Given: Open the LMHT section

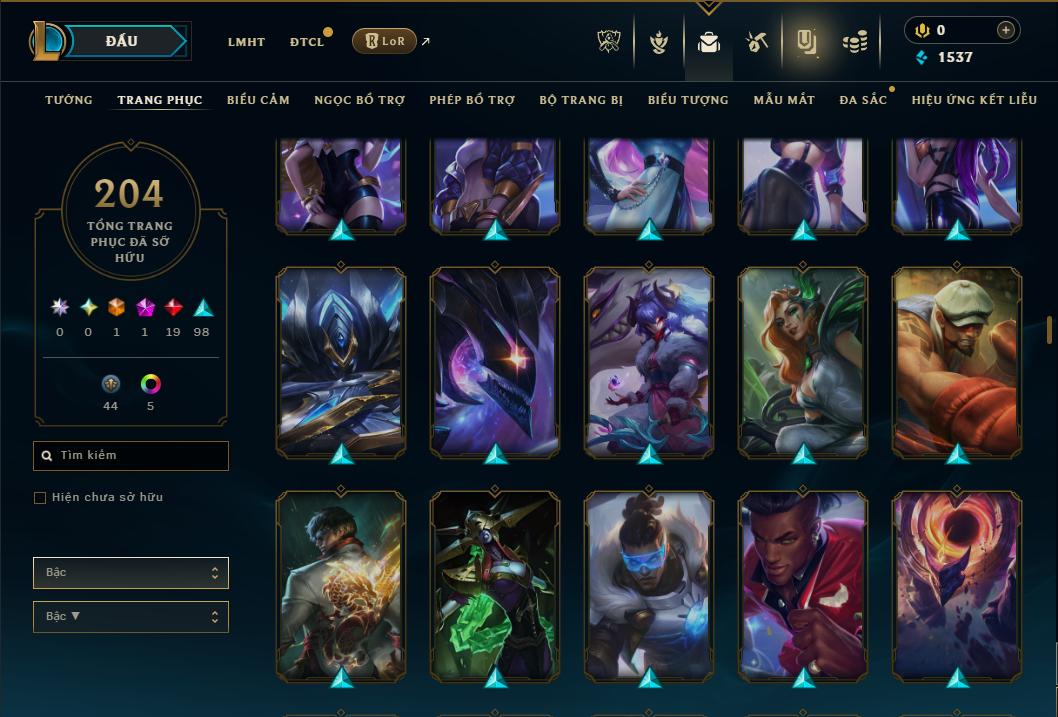Looking at the screenshot, I should (246, 42).
